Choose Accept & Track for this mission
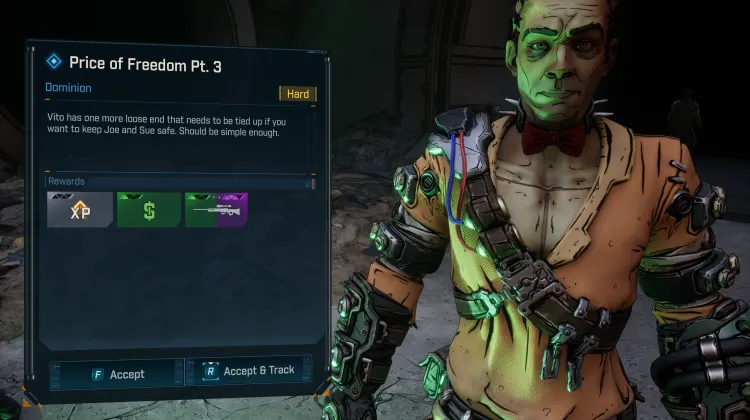Image resolution: width=750 pixels, height=420 pixels. click(248, 371)
